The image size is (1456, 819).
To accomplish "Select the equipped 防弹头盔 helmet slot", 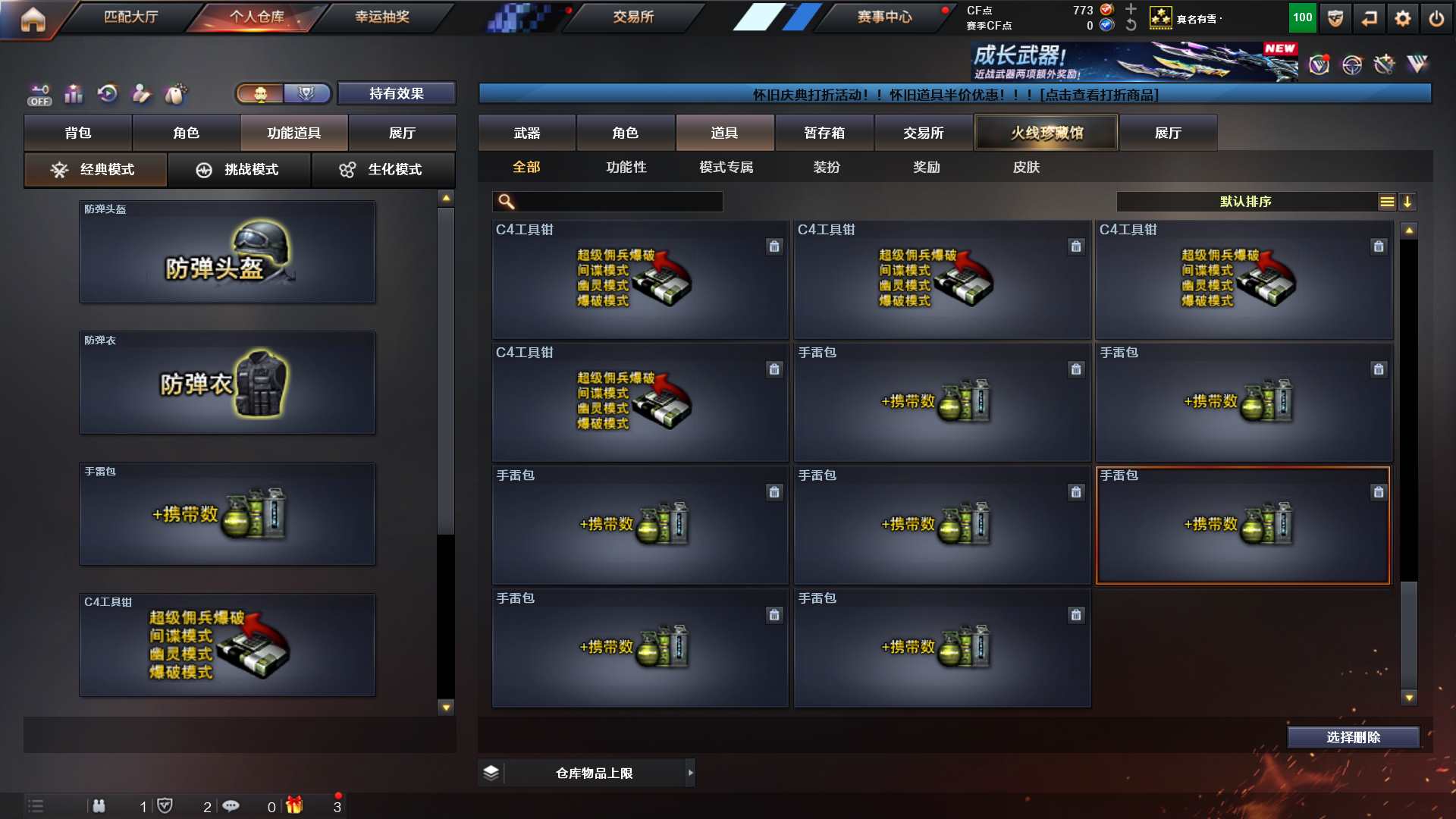I will point(227,252).
